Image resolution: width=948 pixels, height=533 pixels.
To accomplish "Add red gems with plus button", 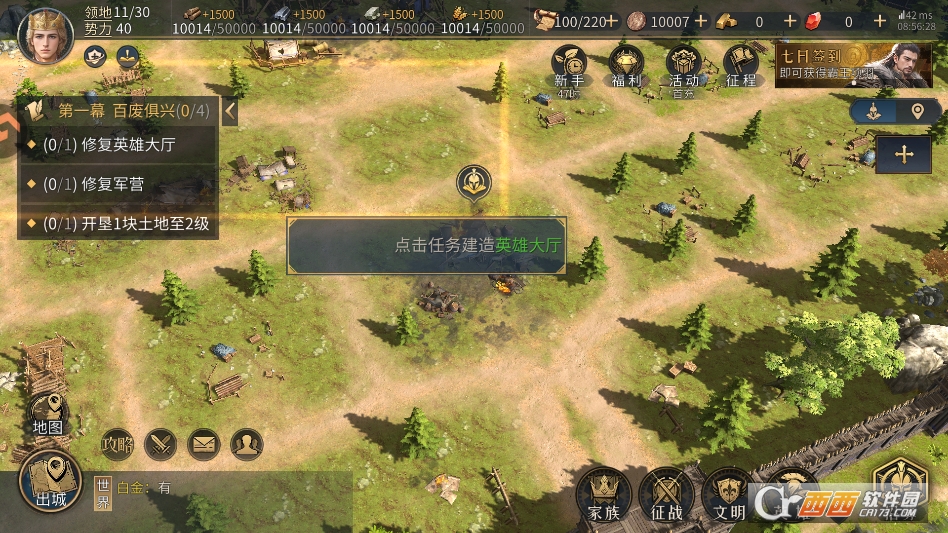I will tap(880, 21).
